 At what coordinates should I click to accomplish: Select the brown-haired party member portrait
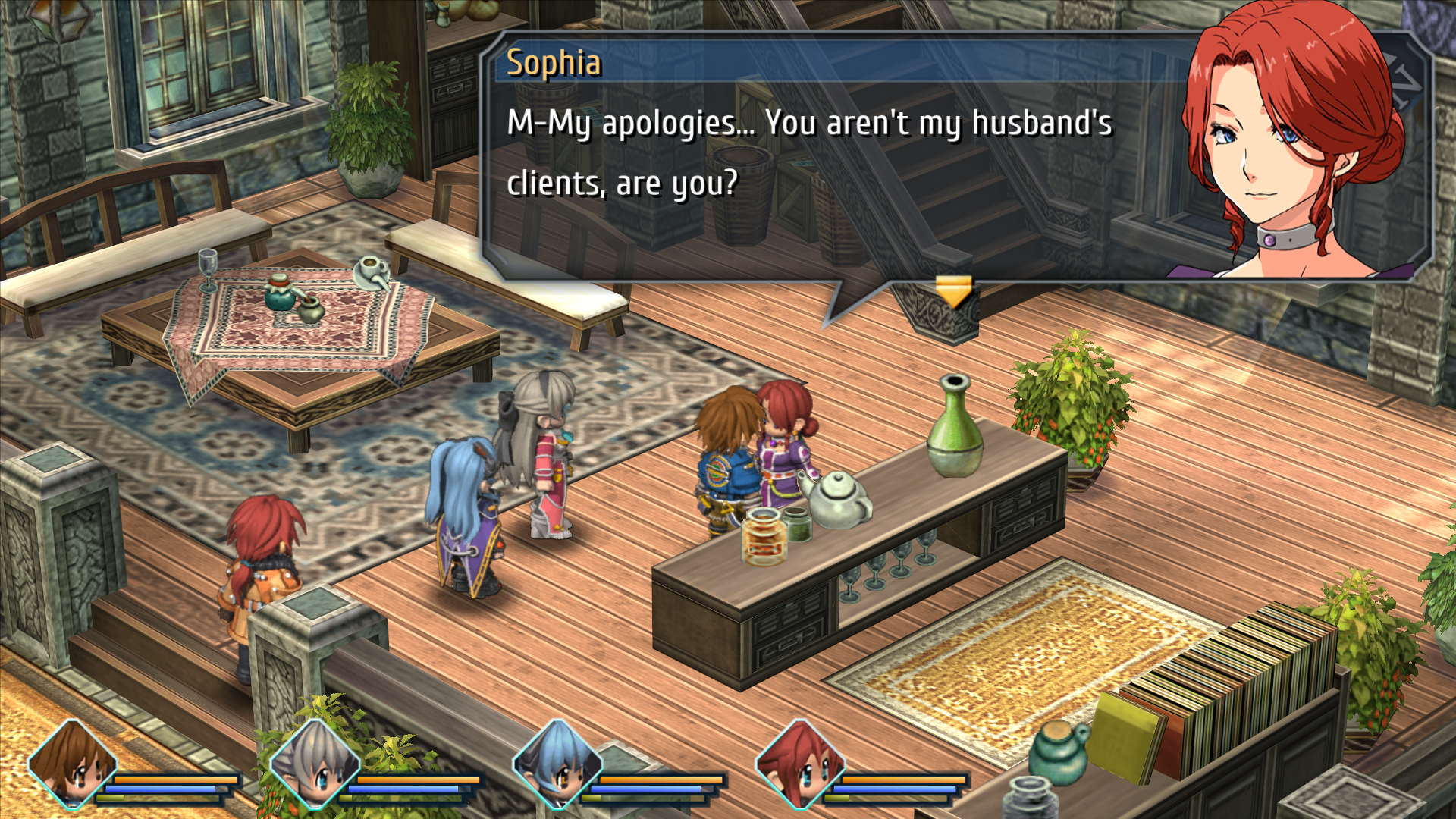73,764
